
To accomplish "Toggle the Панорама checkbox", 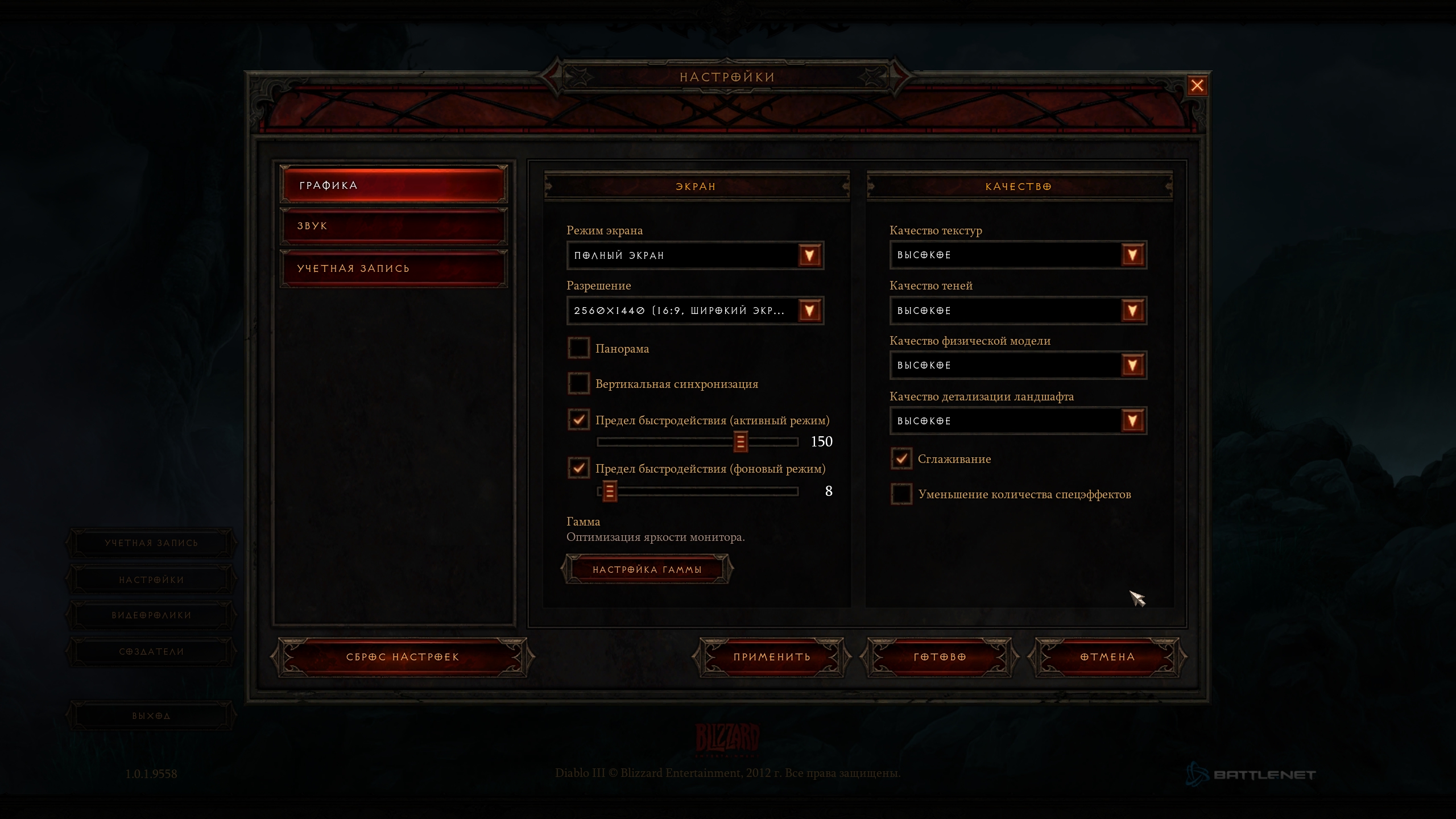I will click(578, 348).
